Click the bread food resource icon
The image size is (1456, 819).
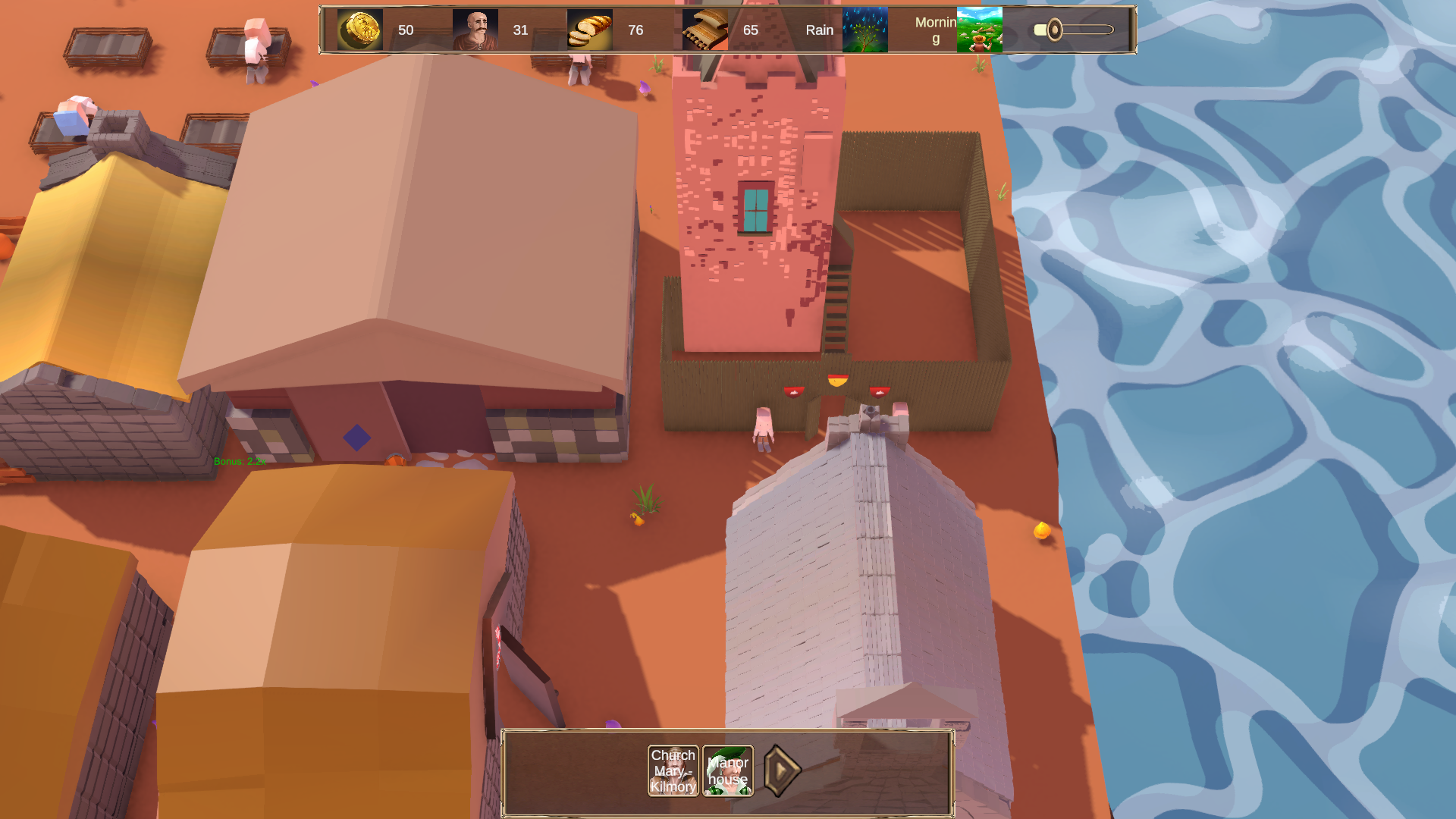tap(589, 30)
